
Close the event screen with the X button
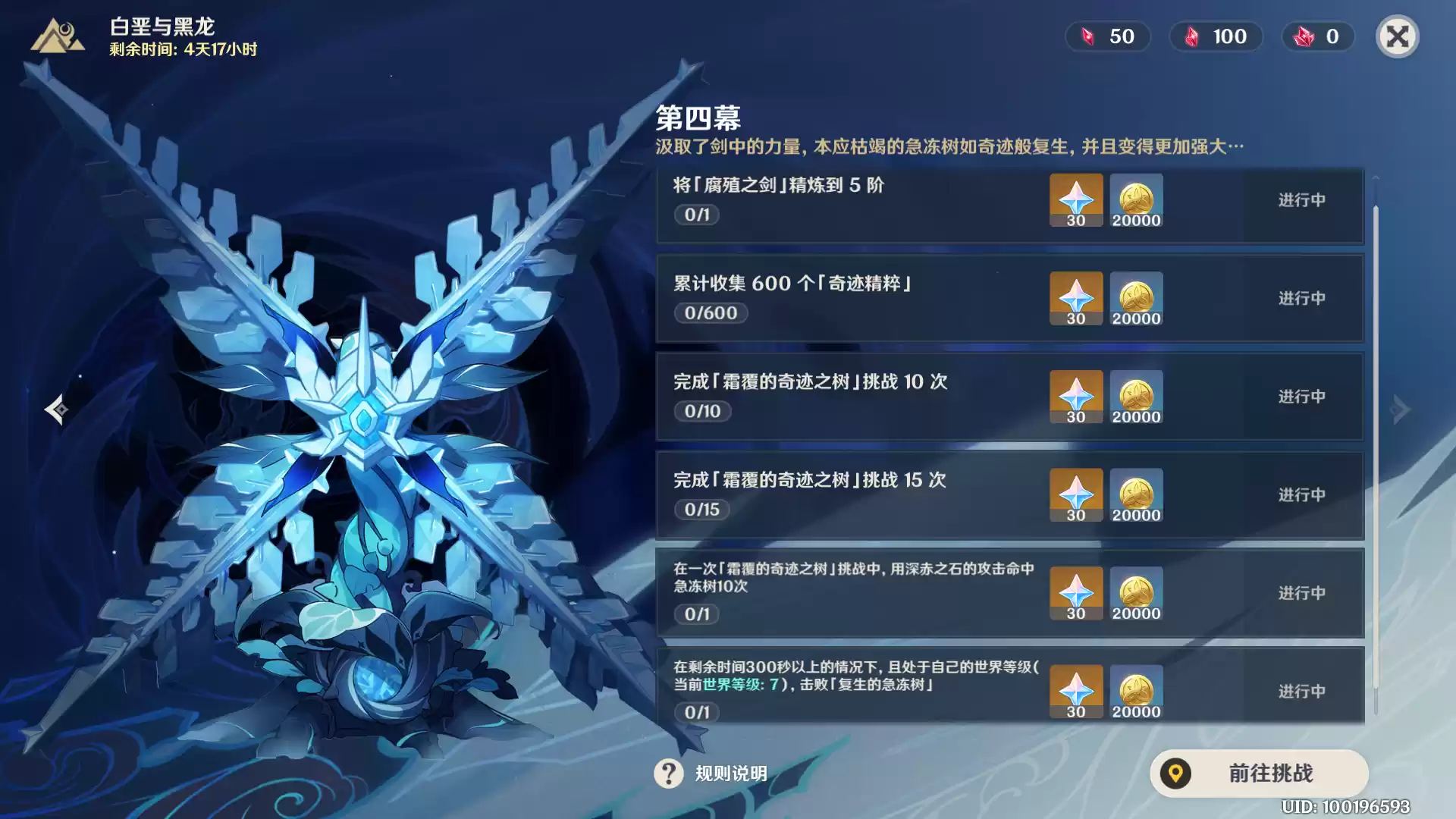(x=1397, y=36)
